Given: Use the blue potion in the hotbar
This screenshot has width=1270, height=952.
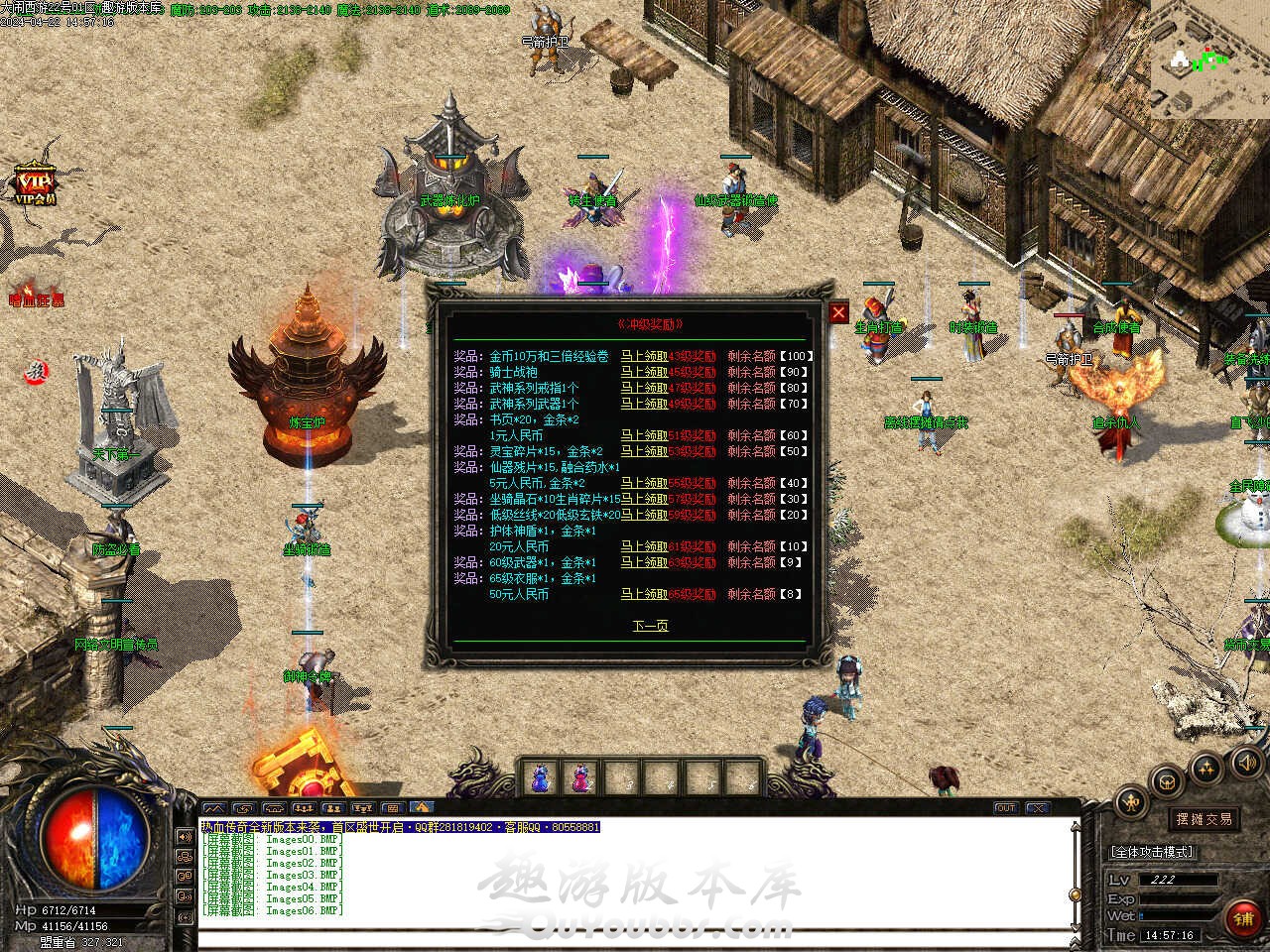Looking at the screenshot, I should click(539, 779).
